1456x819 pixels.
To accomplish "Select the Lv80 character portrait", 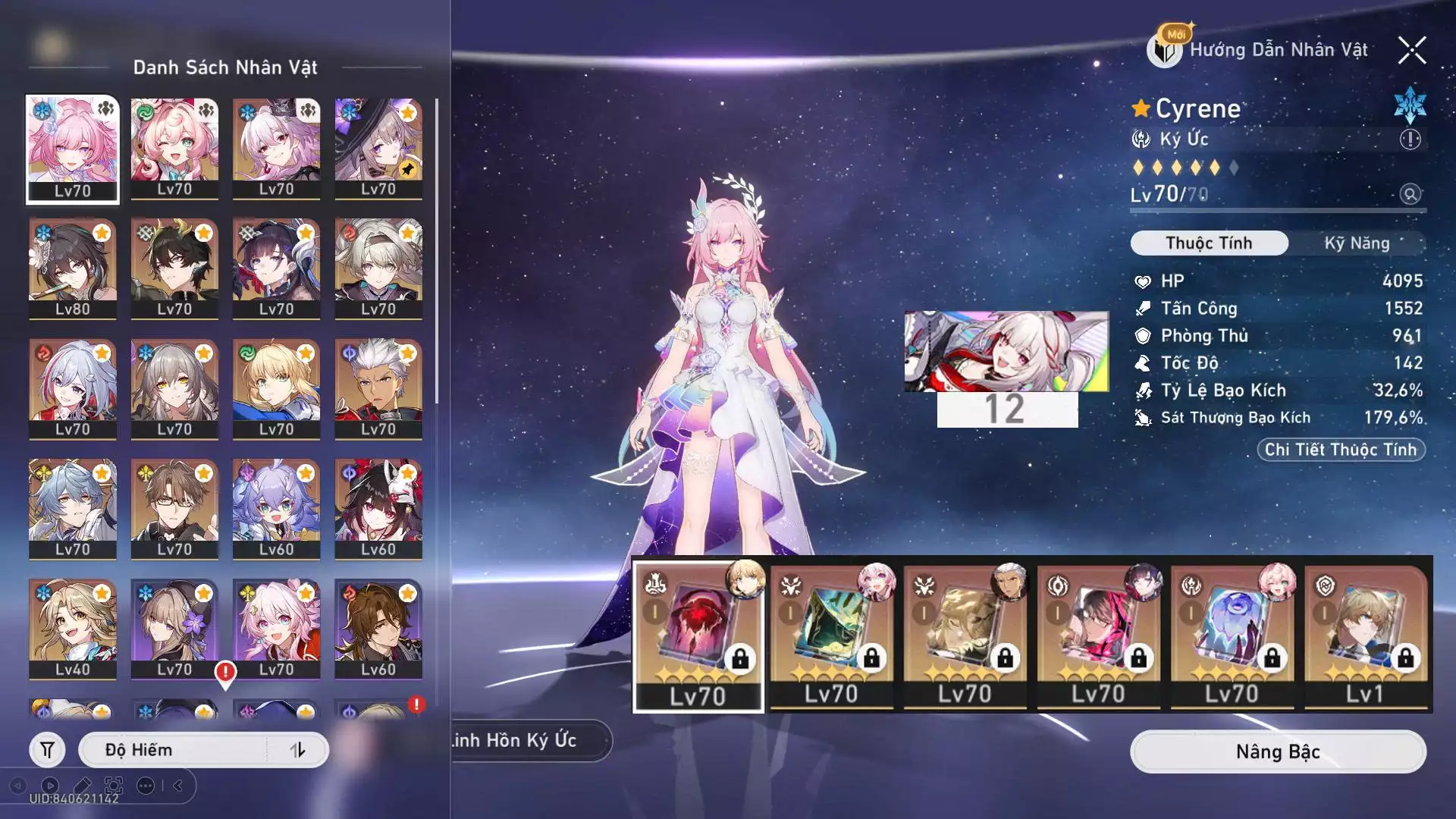I will (73, 268).
